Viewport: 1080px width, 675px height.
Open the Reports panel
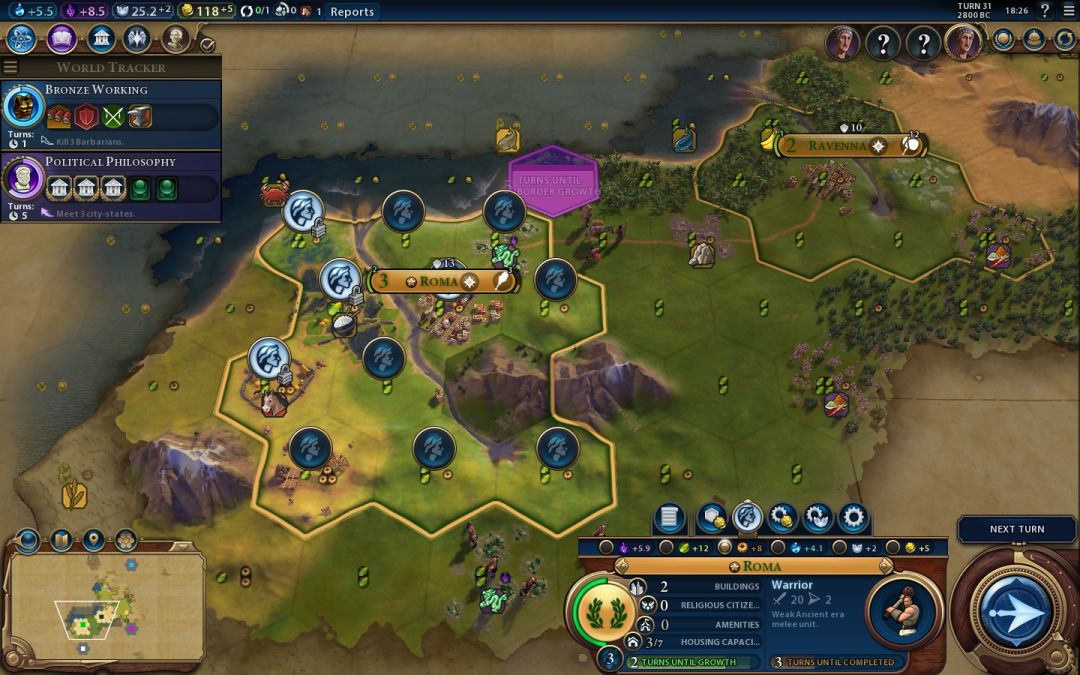pos(352,11)
